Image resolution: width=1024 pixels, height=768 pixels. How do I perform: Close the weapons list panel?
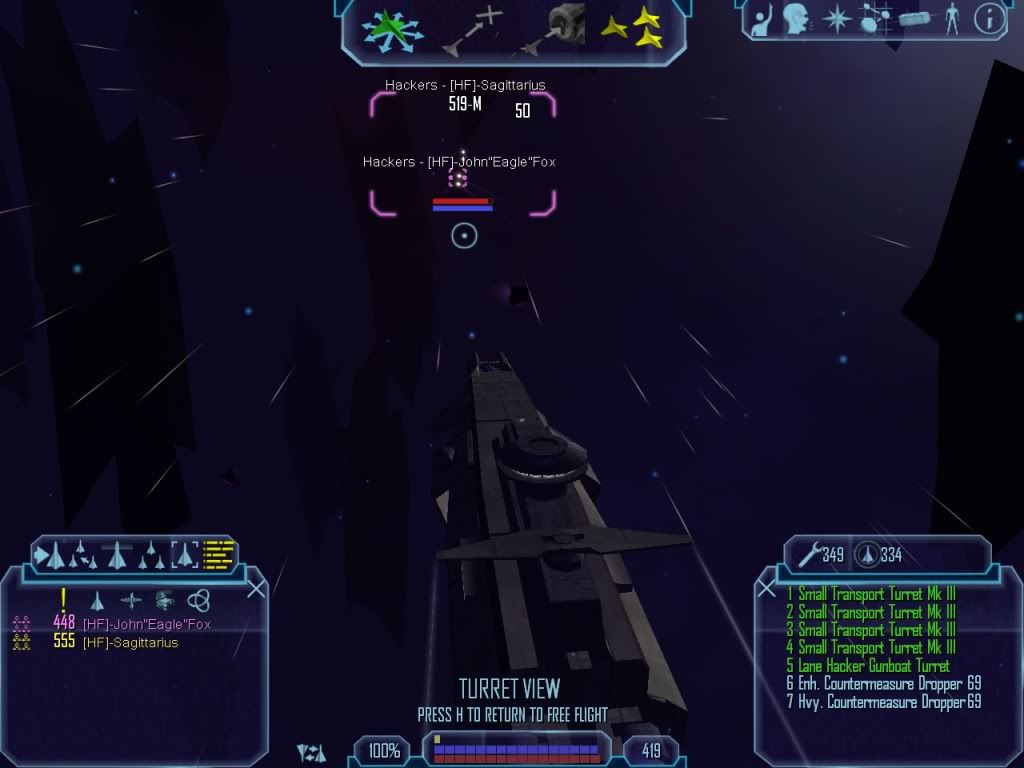click(x=767, y=589)
